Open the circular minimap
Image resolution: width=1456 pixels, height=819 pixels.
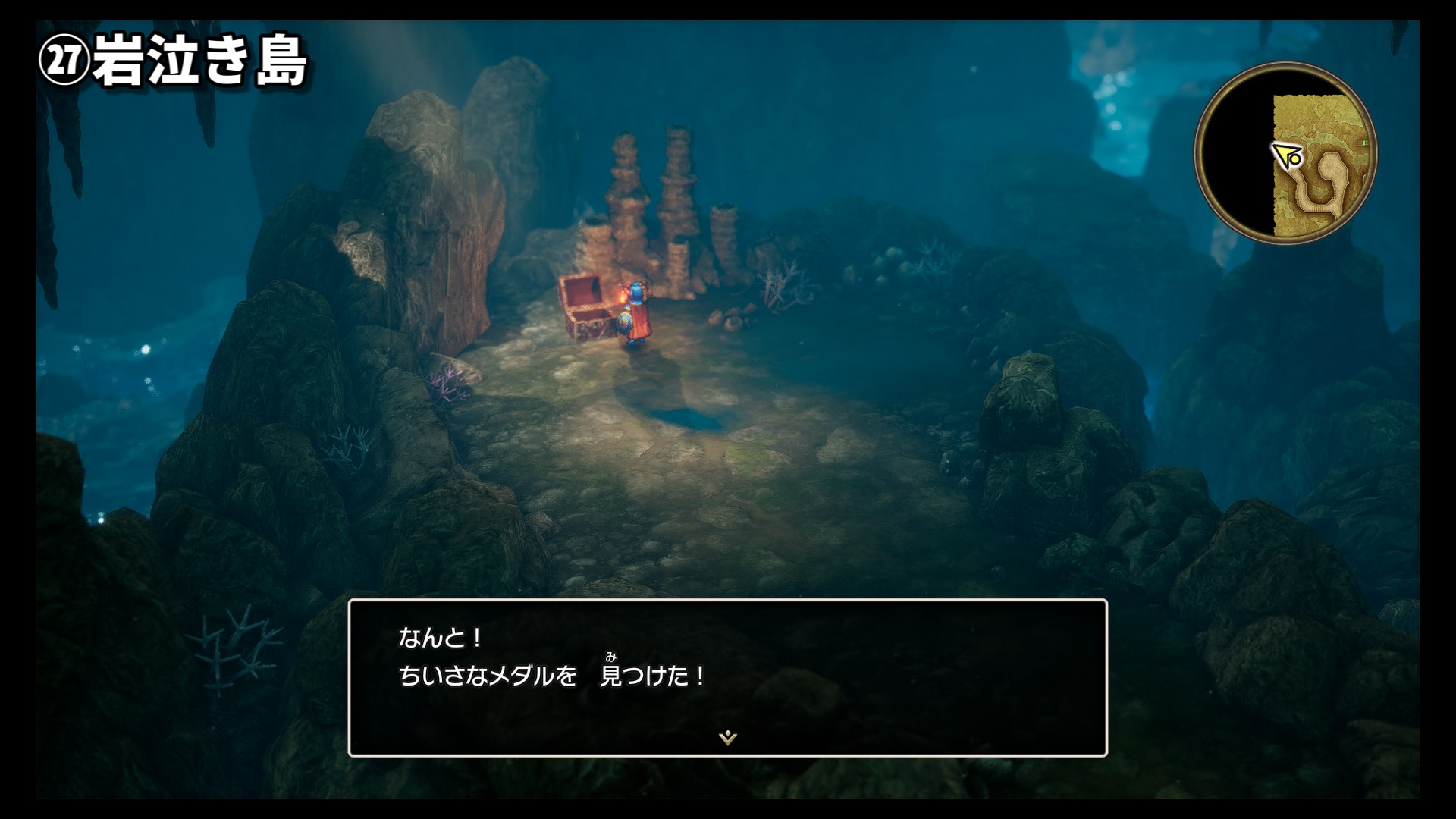pyautogui.click(x=1285, y=154)
